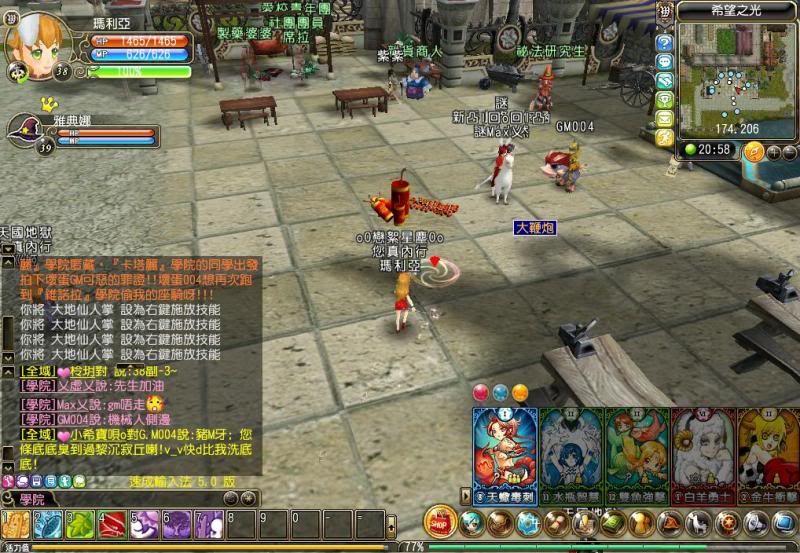This screenshot has width=800, height=553.
Task: Pick the 雙魚強擊 Pisces card
Action: click(636, 455)
